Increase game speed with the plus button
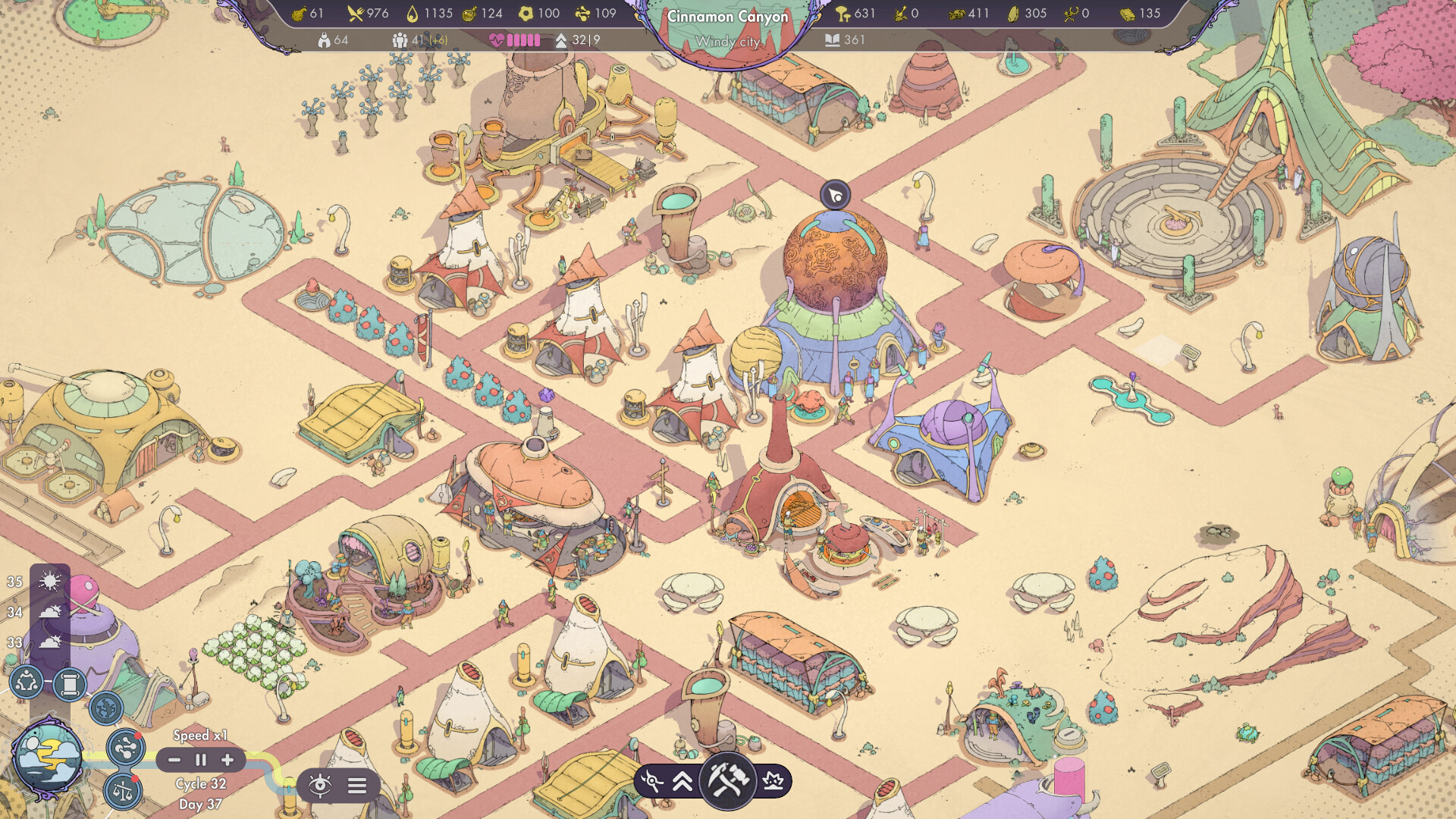Viewport: 1456px width, 819px height. coord(227,760)
